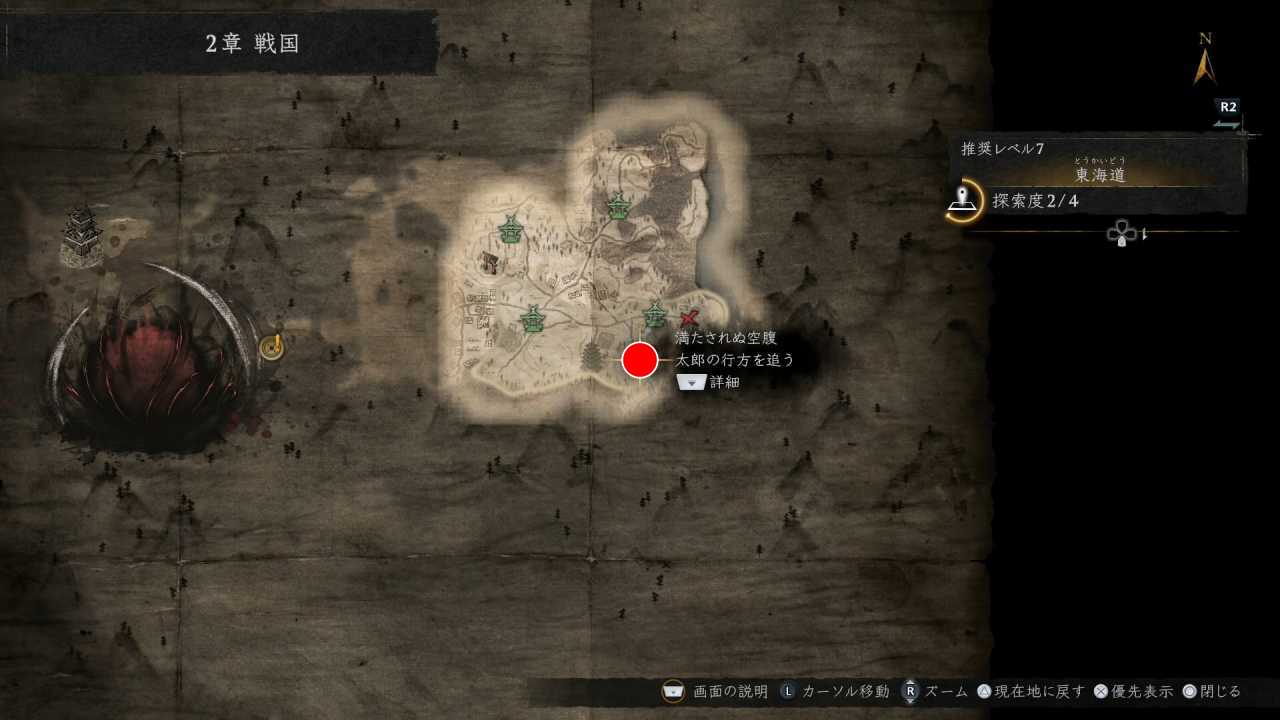This screenshot has width=1280, height=720.
Task: Click the red X marker on the map
Action: (x=688, y=319)
